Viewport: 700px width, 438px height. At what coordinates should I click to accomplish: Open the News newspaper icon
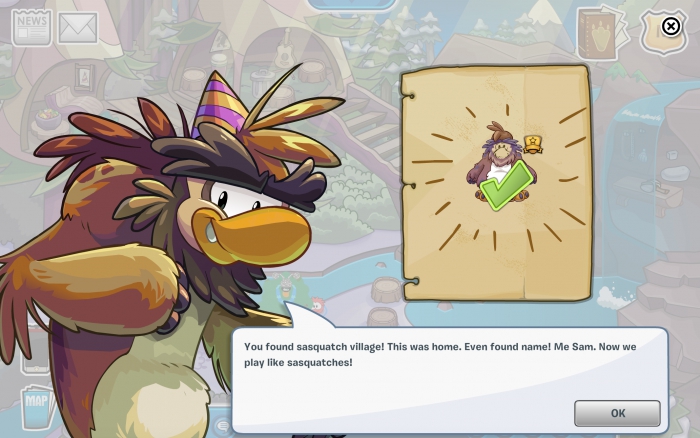pyautogui.click(x=31, y=28)
